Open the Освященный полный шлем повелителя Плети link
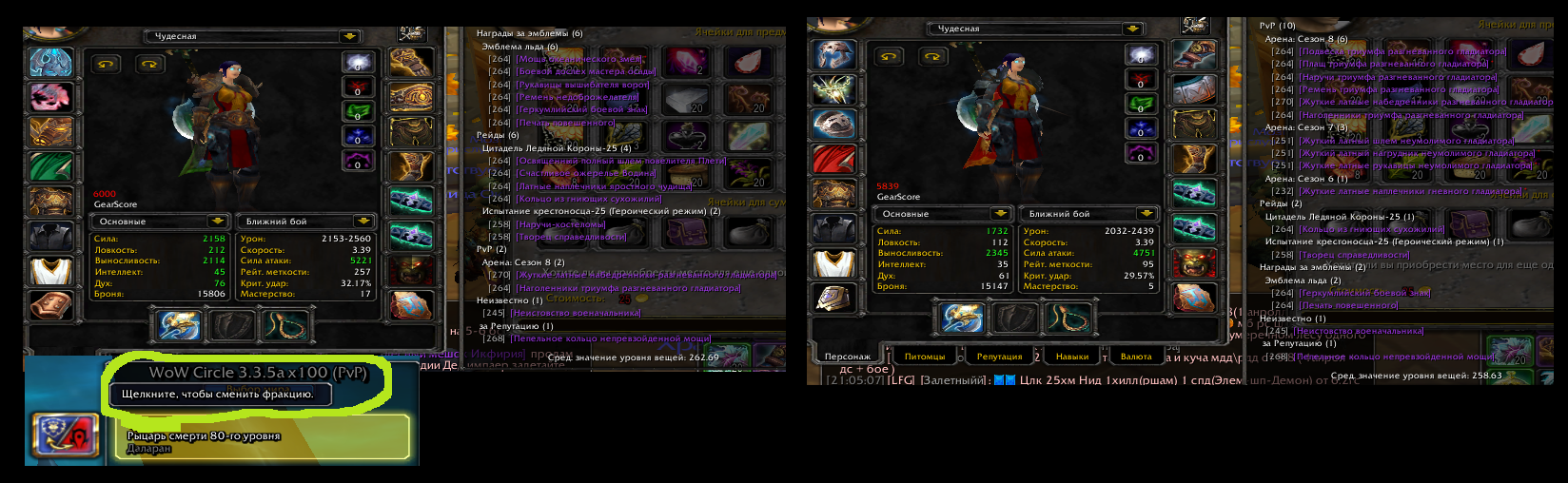This screenshot has width=1568, height=483. pos(620,161)
